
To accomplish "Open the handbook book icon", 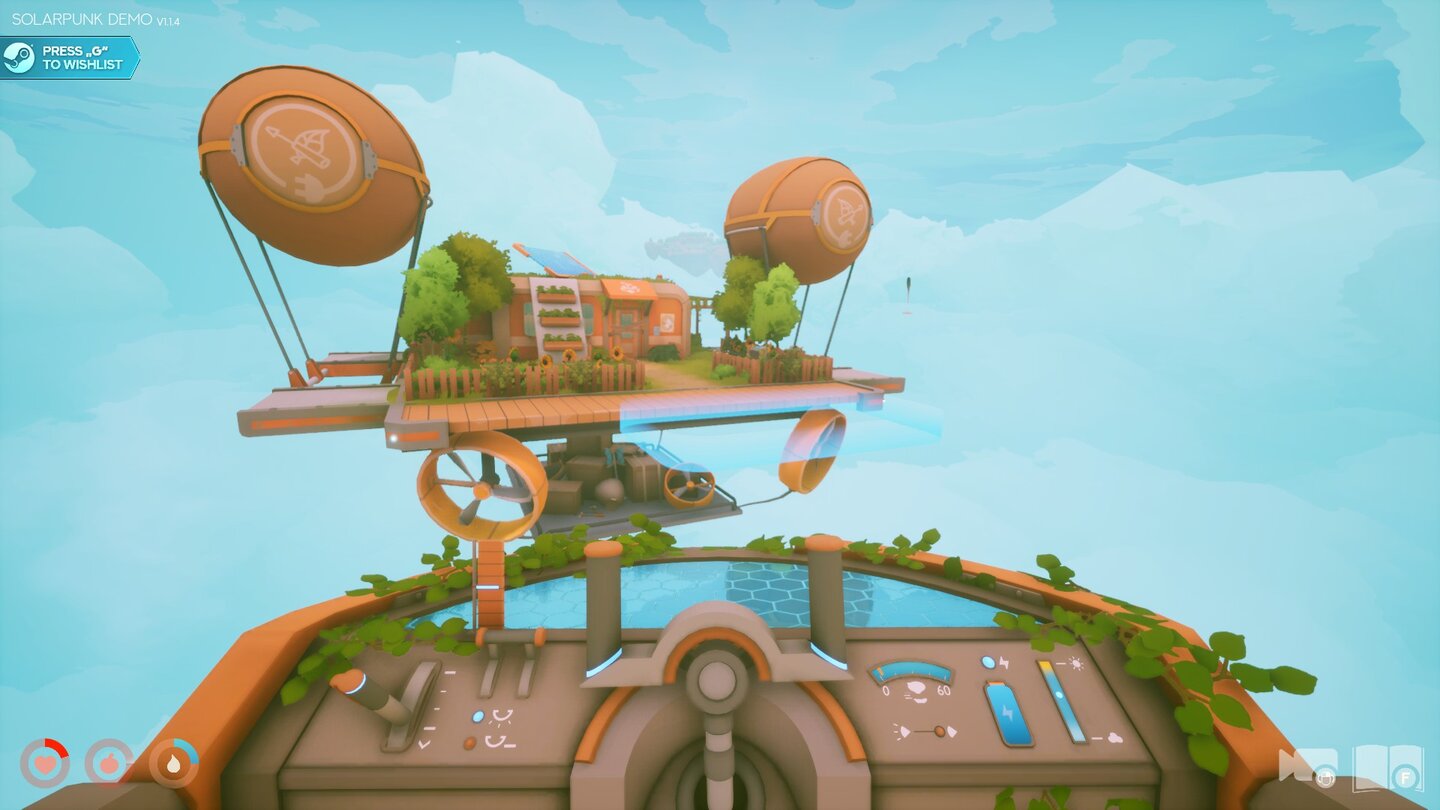I will tap(1388, 766).
